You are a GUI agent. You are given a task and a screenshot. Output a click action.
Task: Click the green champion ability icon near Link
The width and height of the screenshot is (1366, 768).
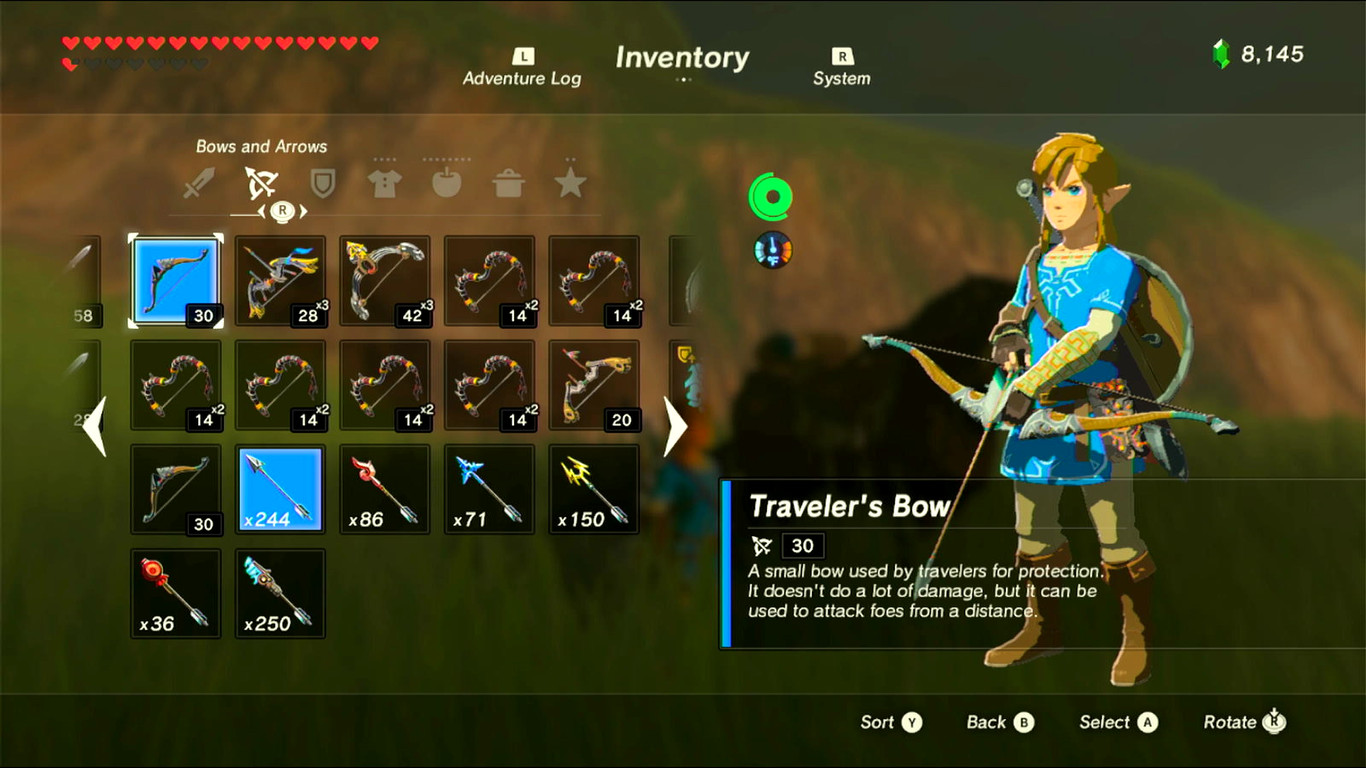click(x=772, y=197)
